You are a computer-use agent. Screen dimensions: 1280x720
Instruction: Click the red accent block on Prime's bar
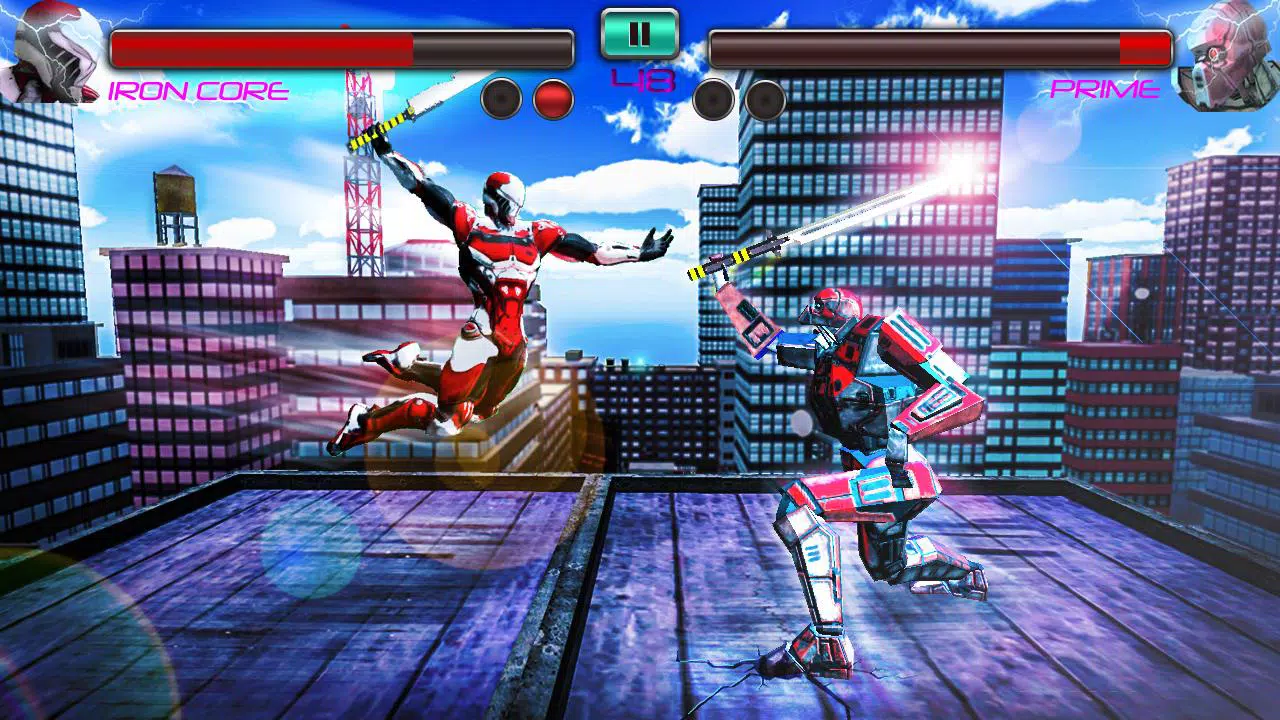pos(1143,45)
